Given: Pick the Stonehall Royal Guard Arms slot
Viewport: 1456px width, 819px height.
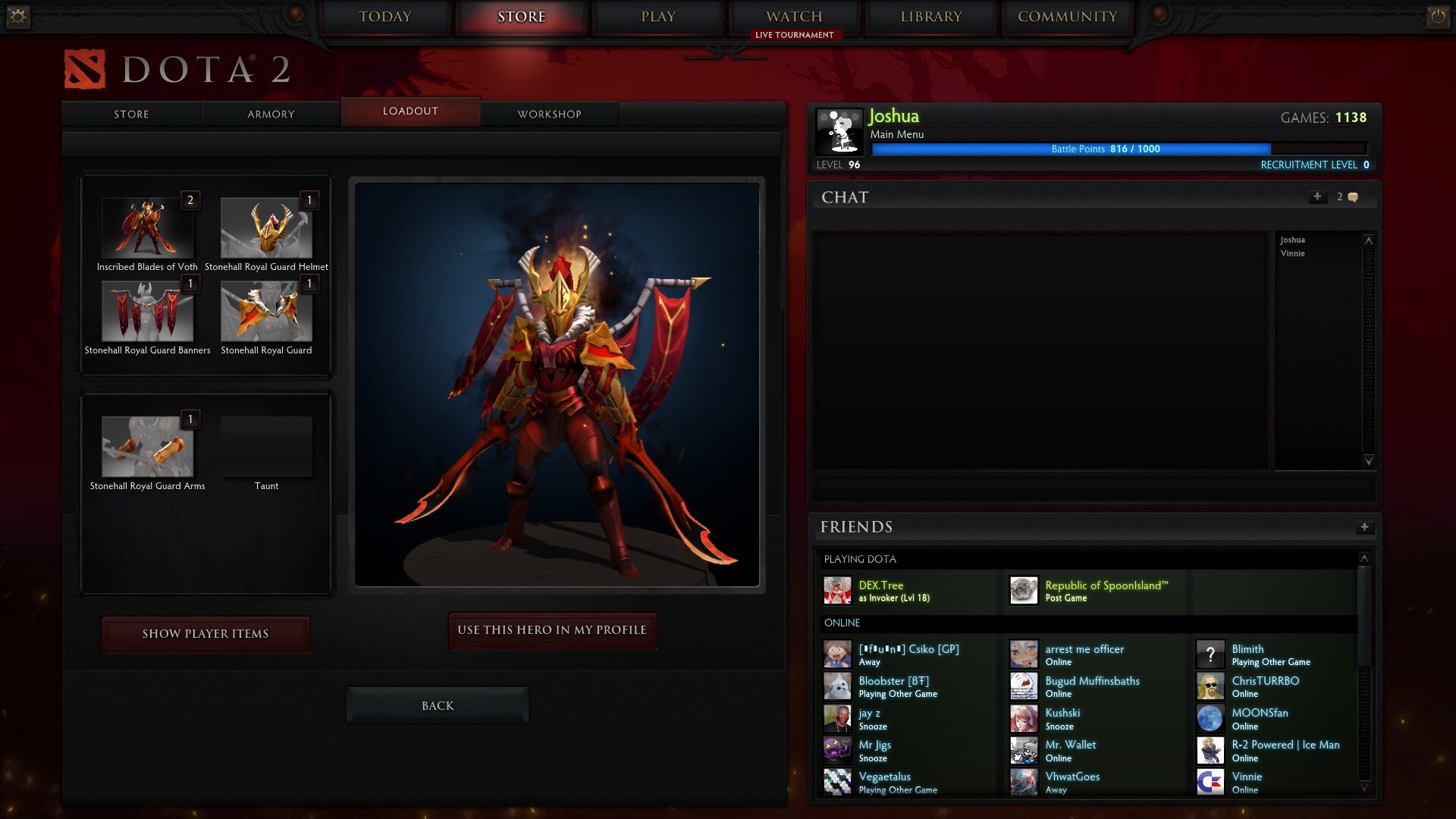Looking at the screenshot, I should [147, 447].
